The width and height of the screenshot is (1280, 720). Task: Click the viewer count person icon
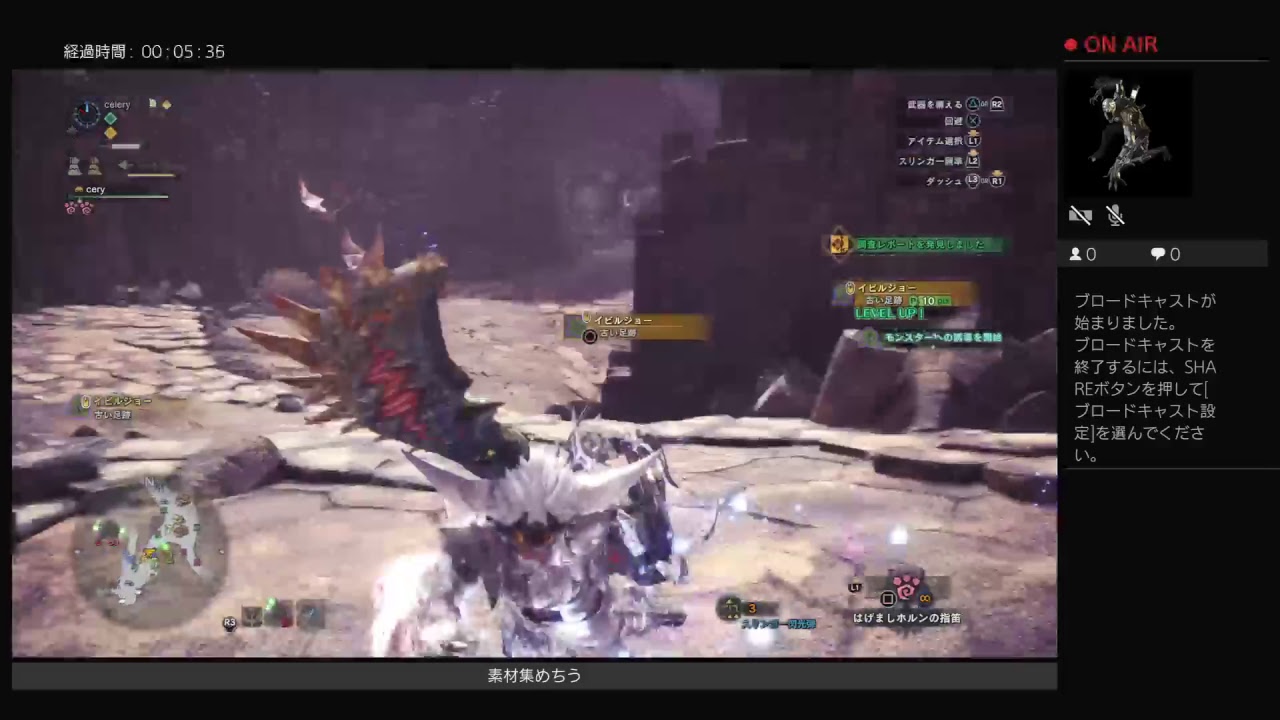[x=1075, y=254]
